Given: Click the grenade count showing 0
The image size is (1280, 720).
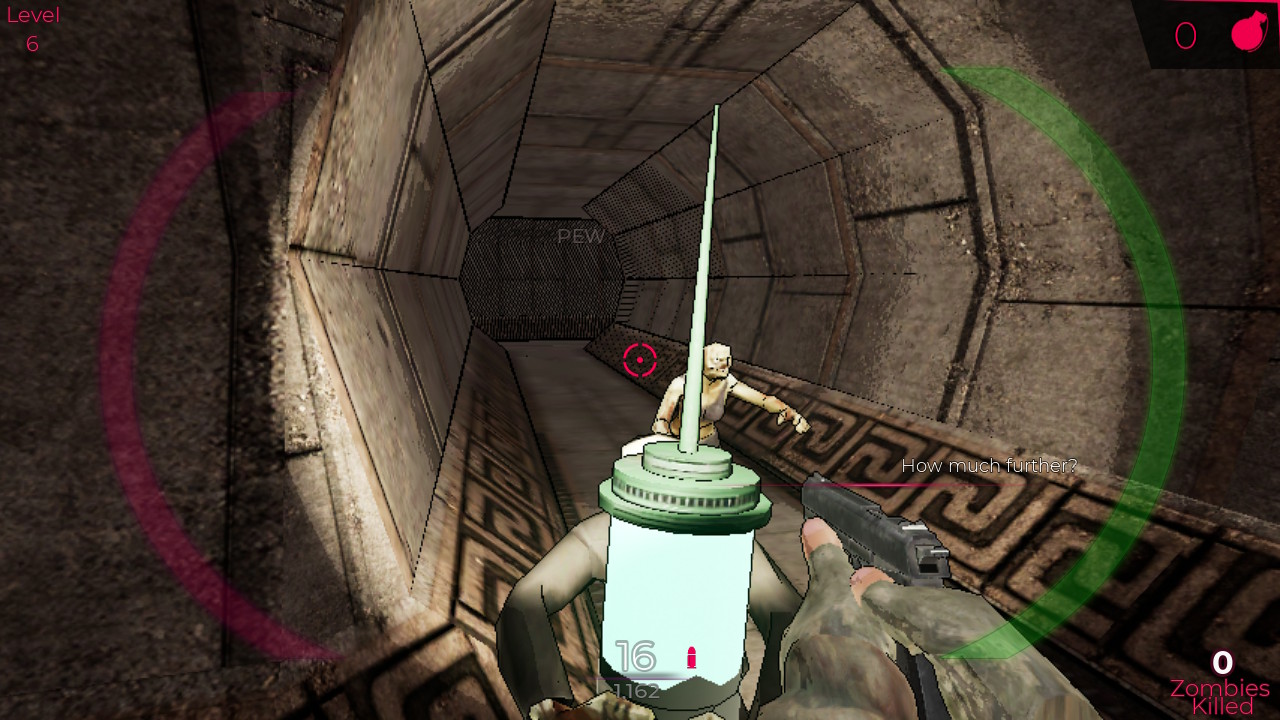Looking at the screenshot, I should [1185, 34].
